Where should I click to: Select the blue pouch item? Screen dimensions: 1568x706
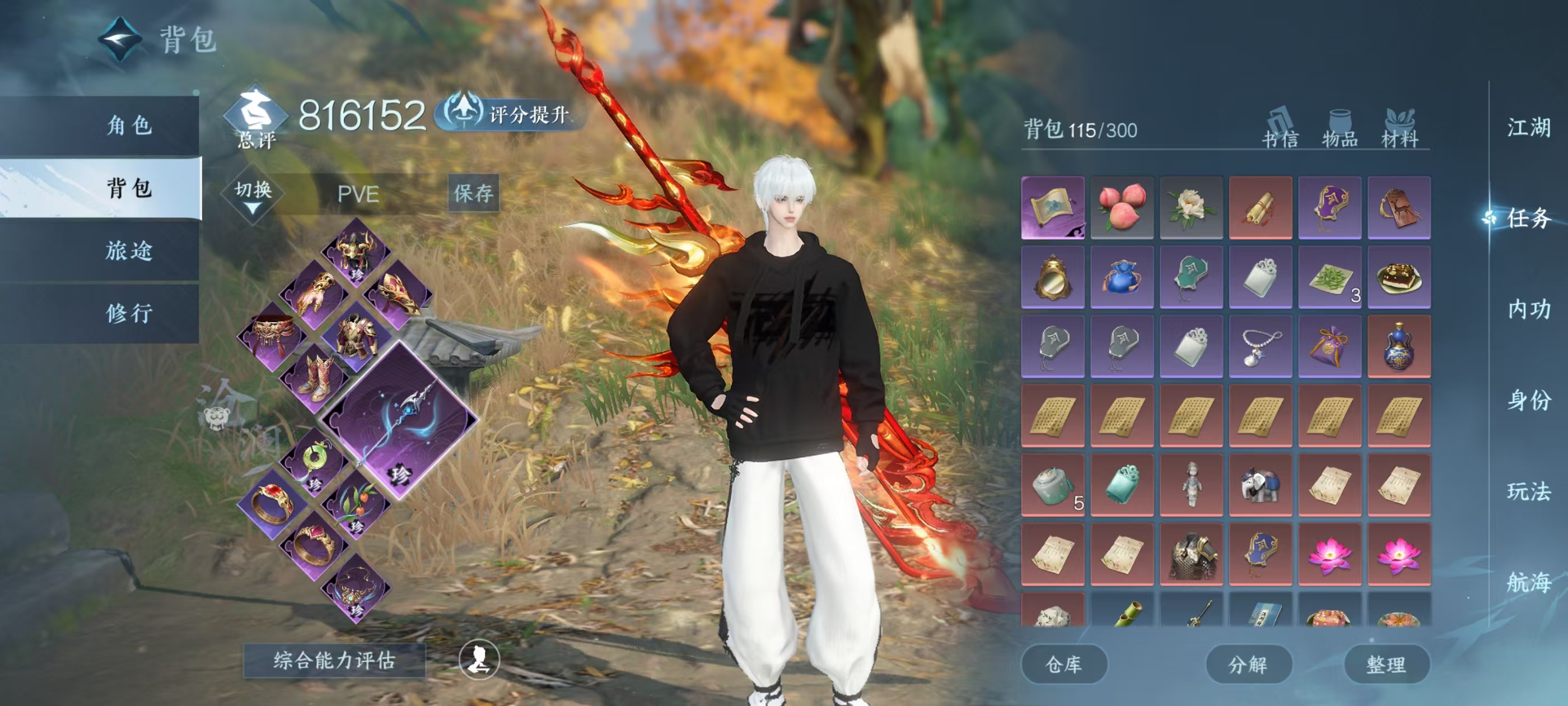[1122, 277]
